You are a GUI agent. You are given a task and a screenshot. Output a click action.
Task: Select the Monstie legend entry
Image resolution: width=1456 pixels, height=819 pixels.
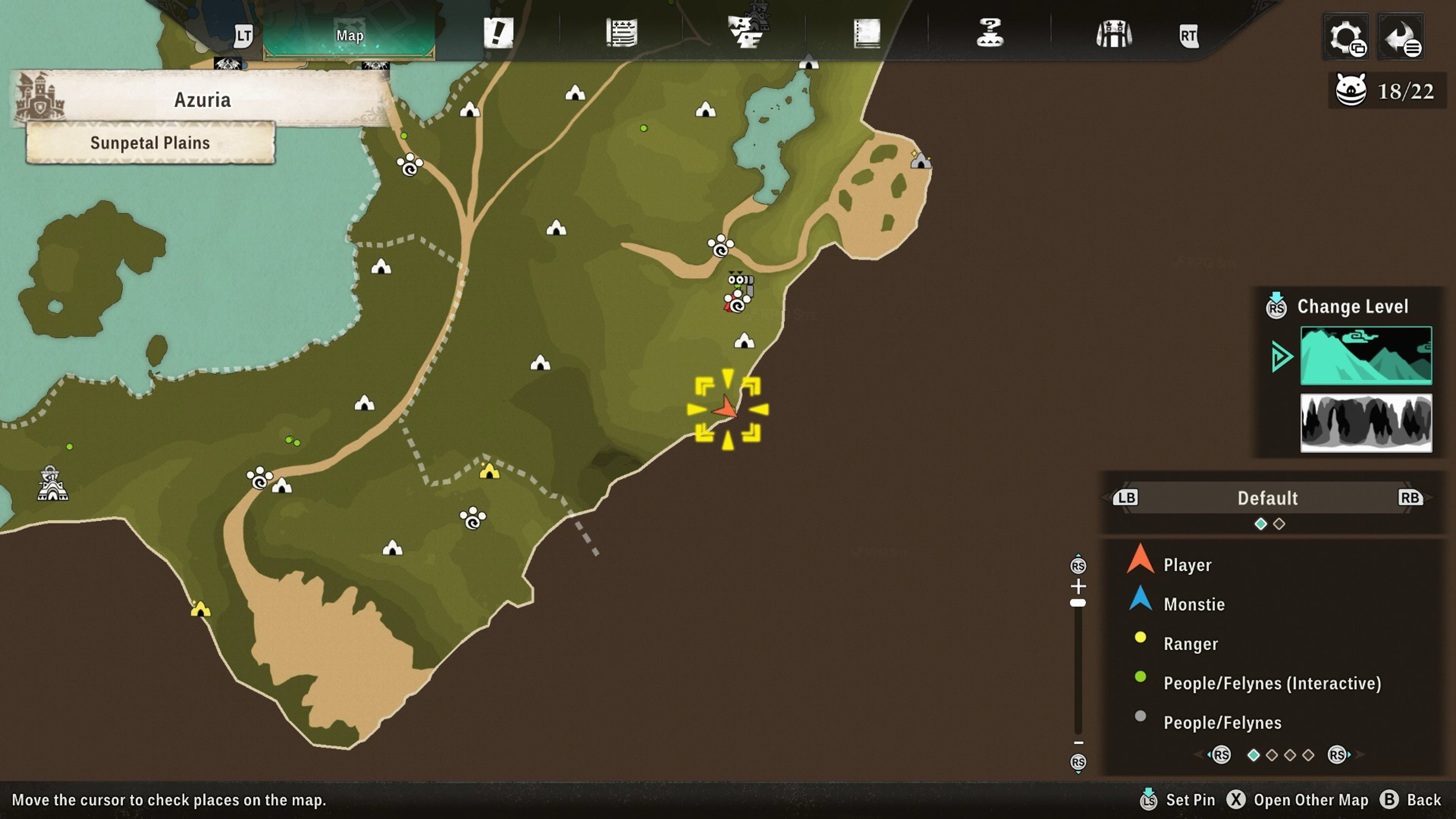1194,604
